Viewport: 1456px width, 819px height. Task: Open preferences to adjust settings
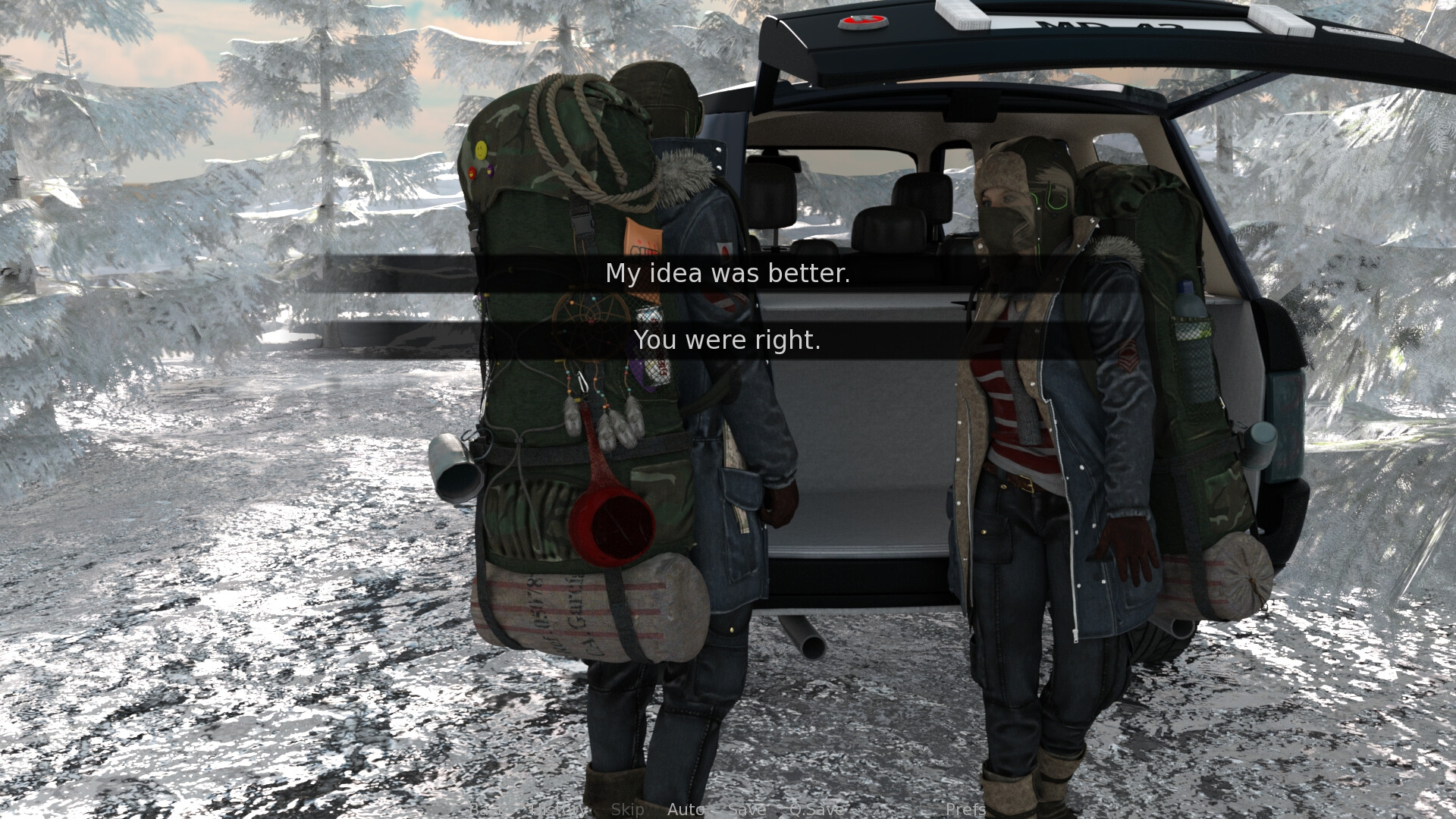(x=965, y=810)
